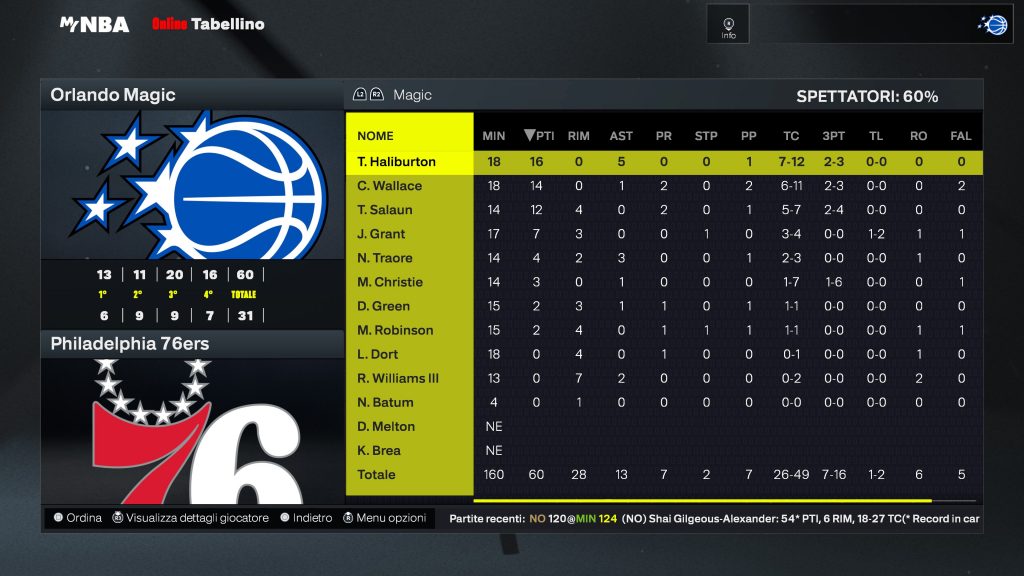Sort players by the MIN column header
The height and width of the screenshot is (576, 1024).
pyautogui.click(x=493, y=136)
